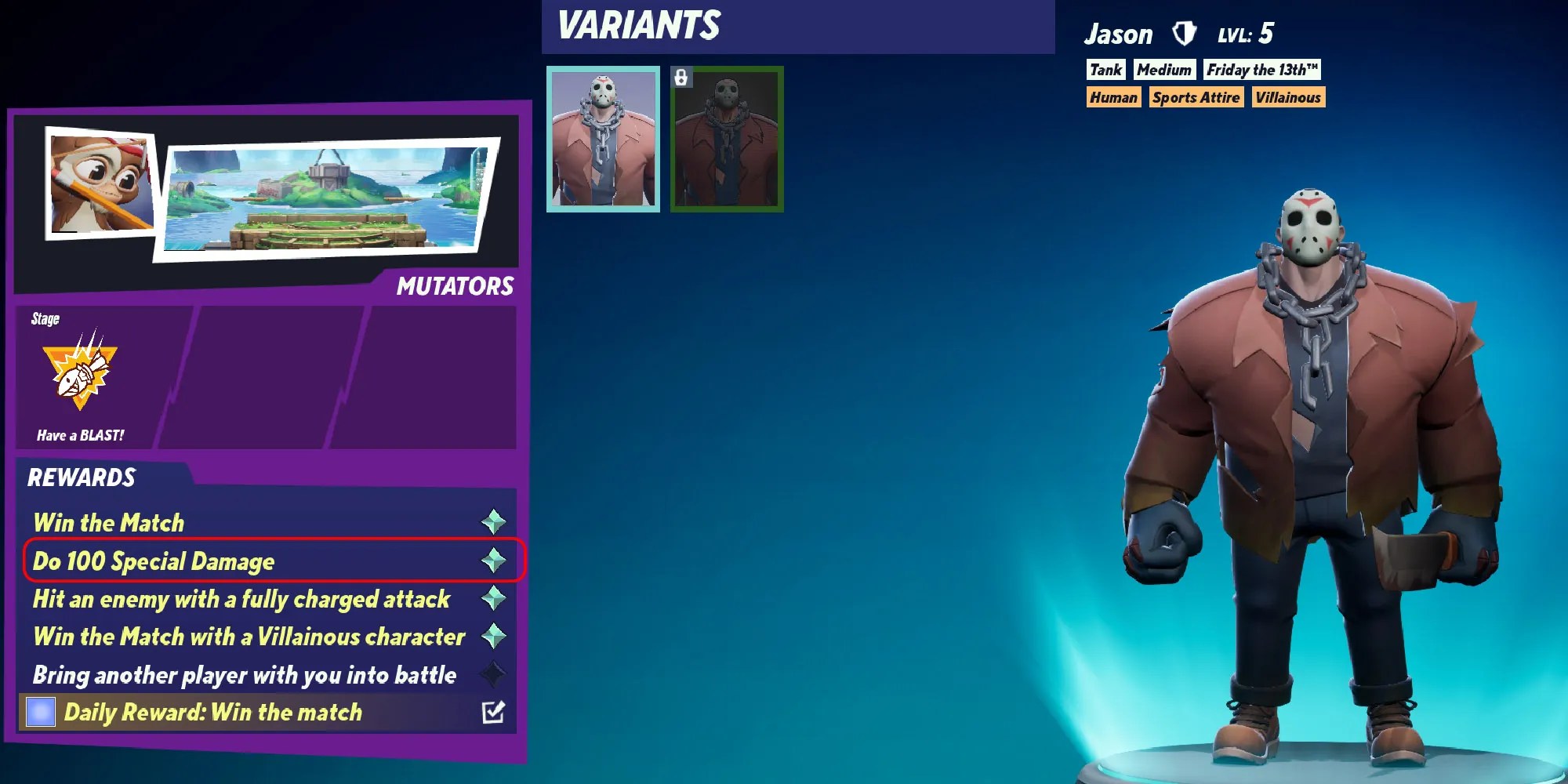Select the shield class icon next to Jason's name

pyautogui.click(x=1184, y=33)
